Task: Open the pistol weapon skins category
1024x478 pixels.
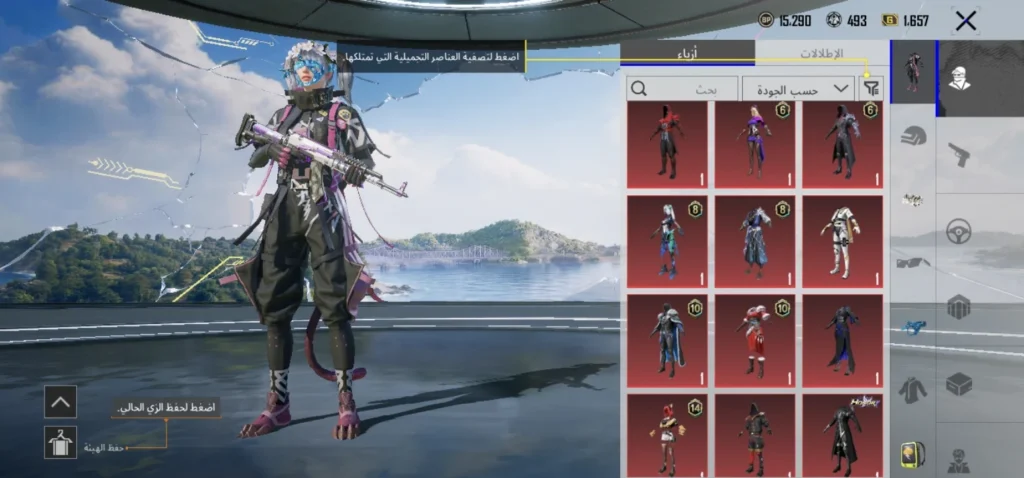Action: click(x=959, y=154)
